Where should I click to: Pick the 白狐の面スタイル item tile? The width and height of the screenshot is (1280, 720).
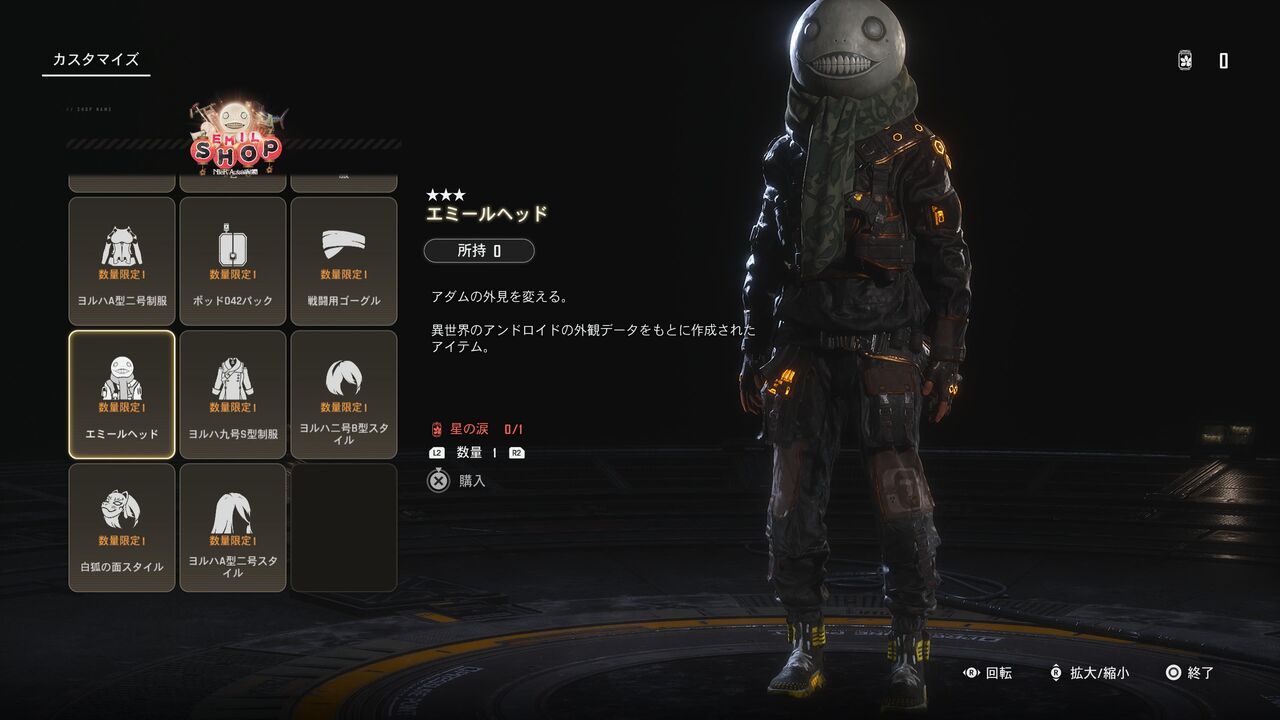click(x=122, y=527)
